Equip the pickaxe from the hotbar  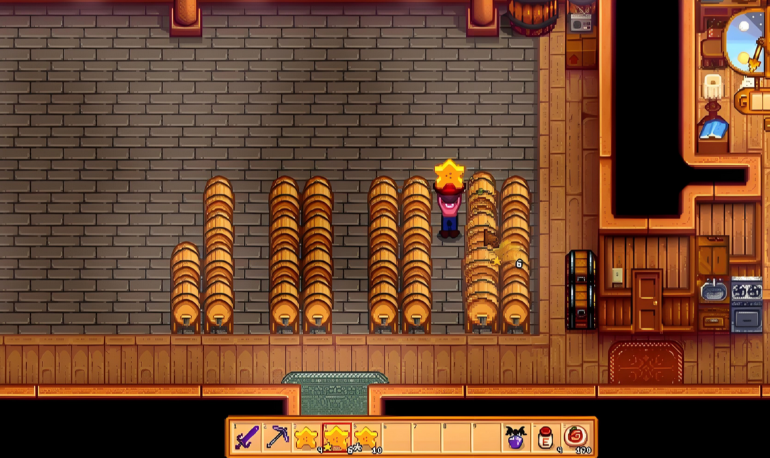click(277, 437)
